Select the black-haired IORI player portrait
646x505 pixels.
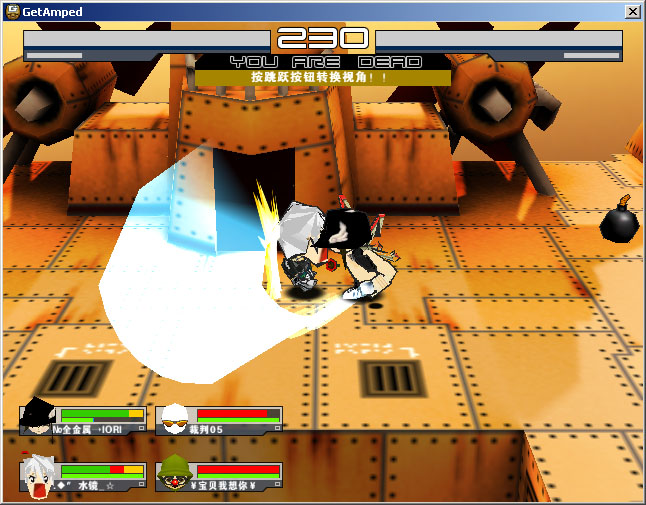38,418
